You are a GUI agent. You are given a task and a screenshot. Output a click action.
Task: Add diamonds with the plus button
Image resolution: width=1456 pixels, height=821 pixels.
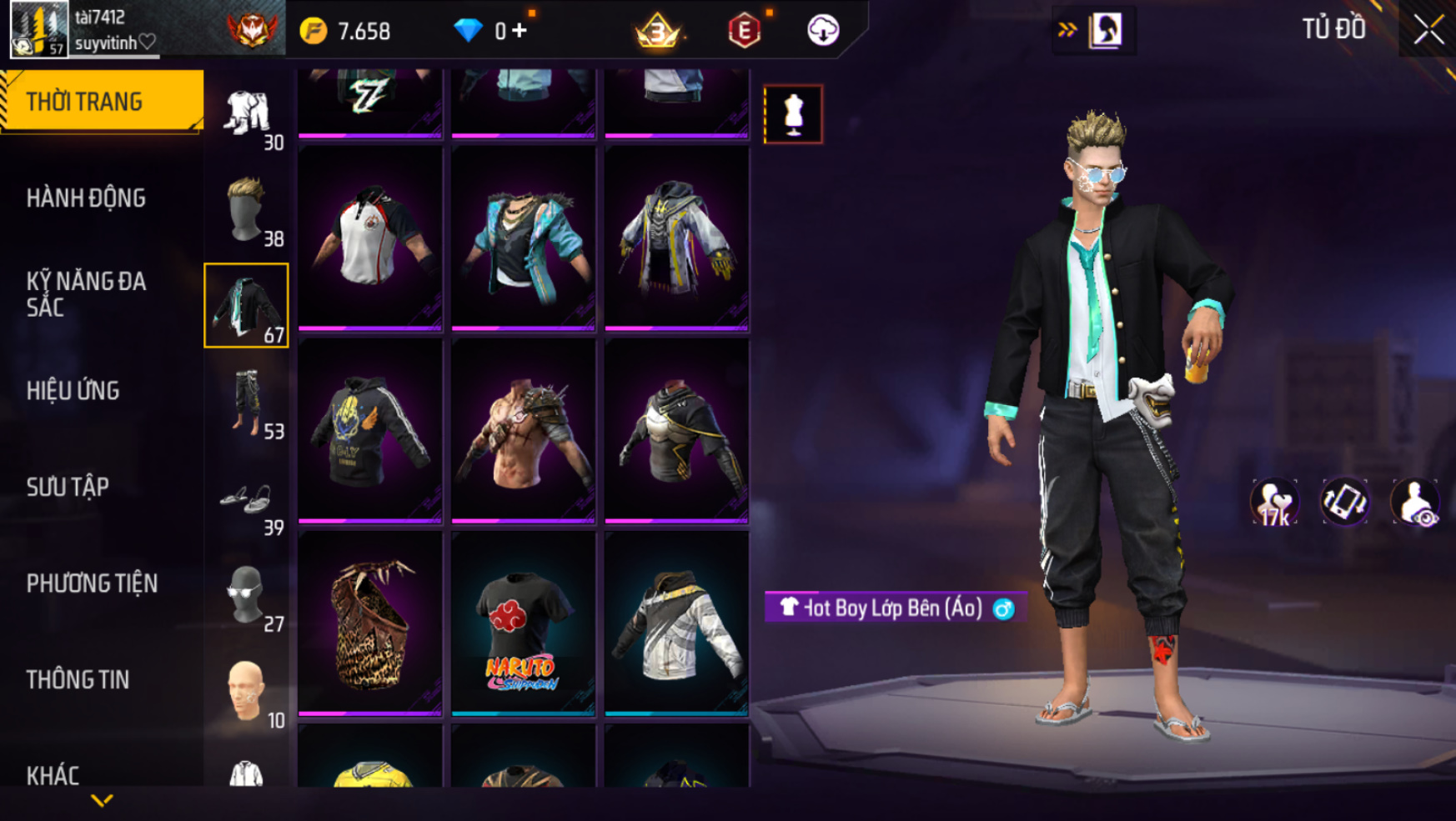point(520,31)
